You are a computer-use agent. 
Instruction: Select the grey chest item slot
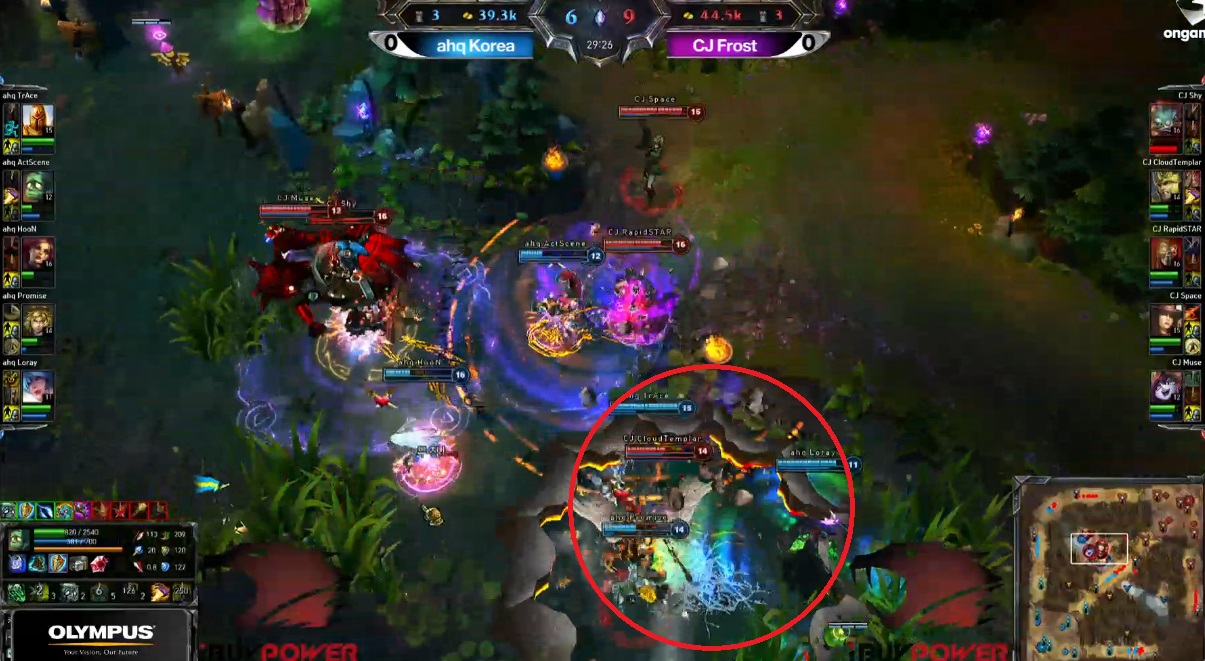point(78,564)
